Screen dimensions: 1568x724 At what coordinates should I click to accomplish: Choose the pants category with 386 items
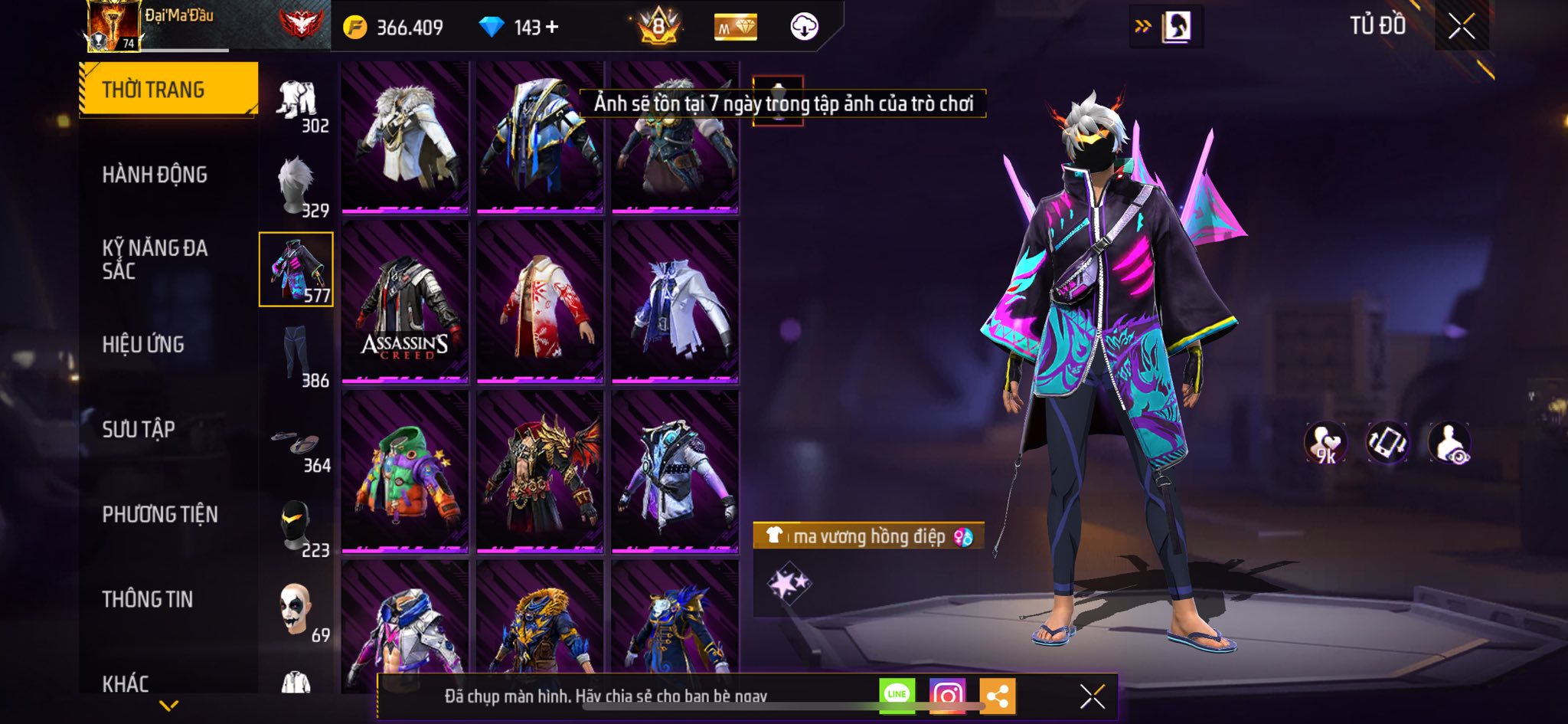coord(297,355)
